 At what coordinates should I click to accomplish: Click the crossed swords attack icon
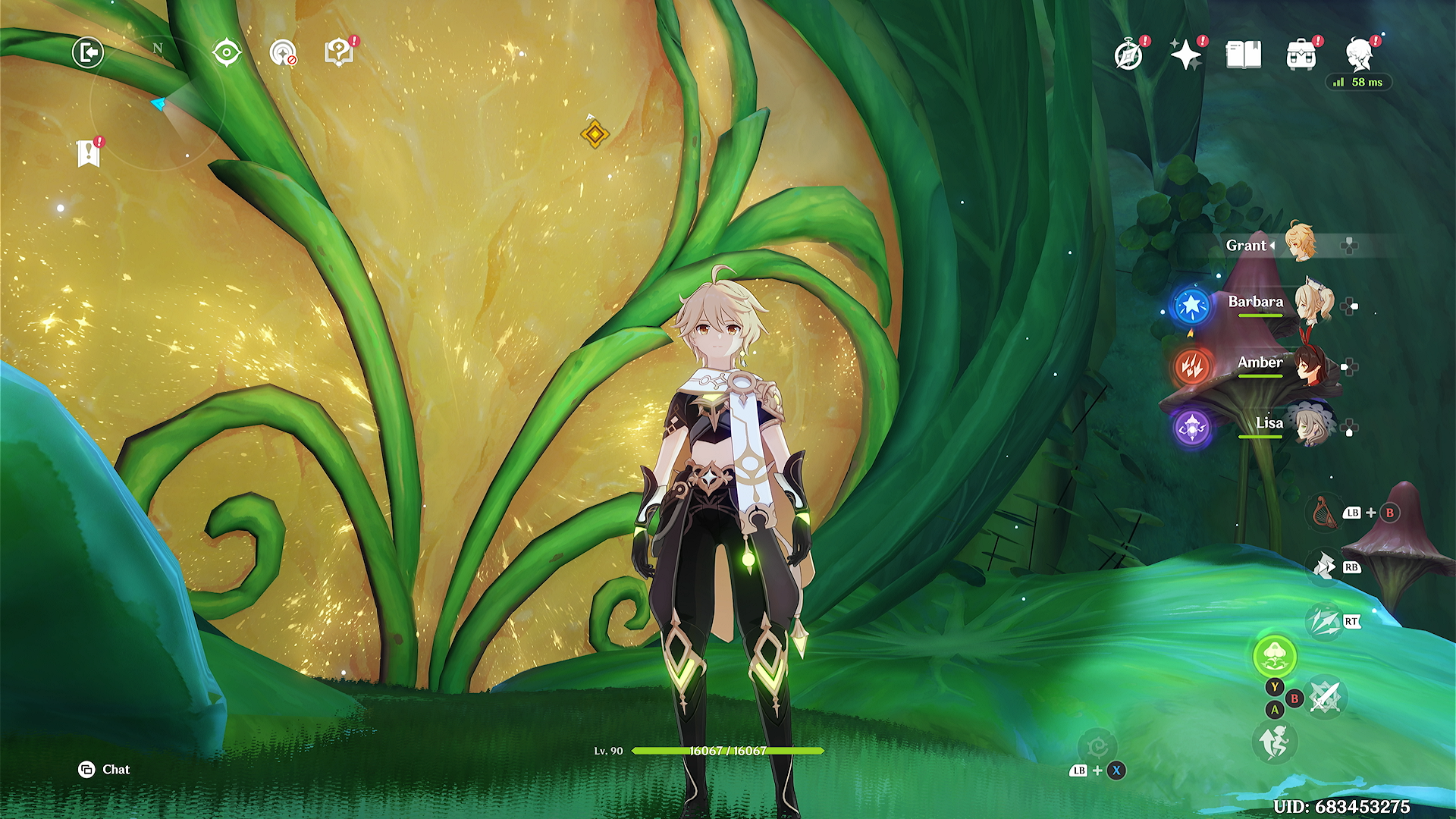click(x=1326, y=696)
